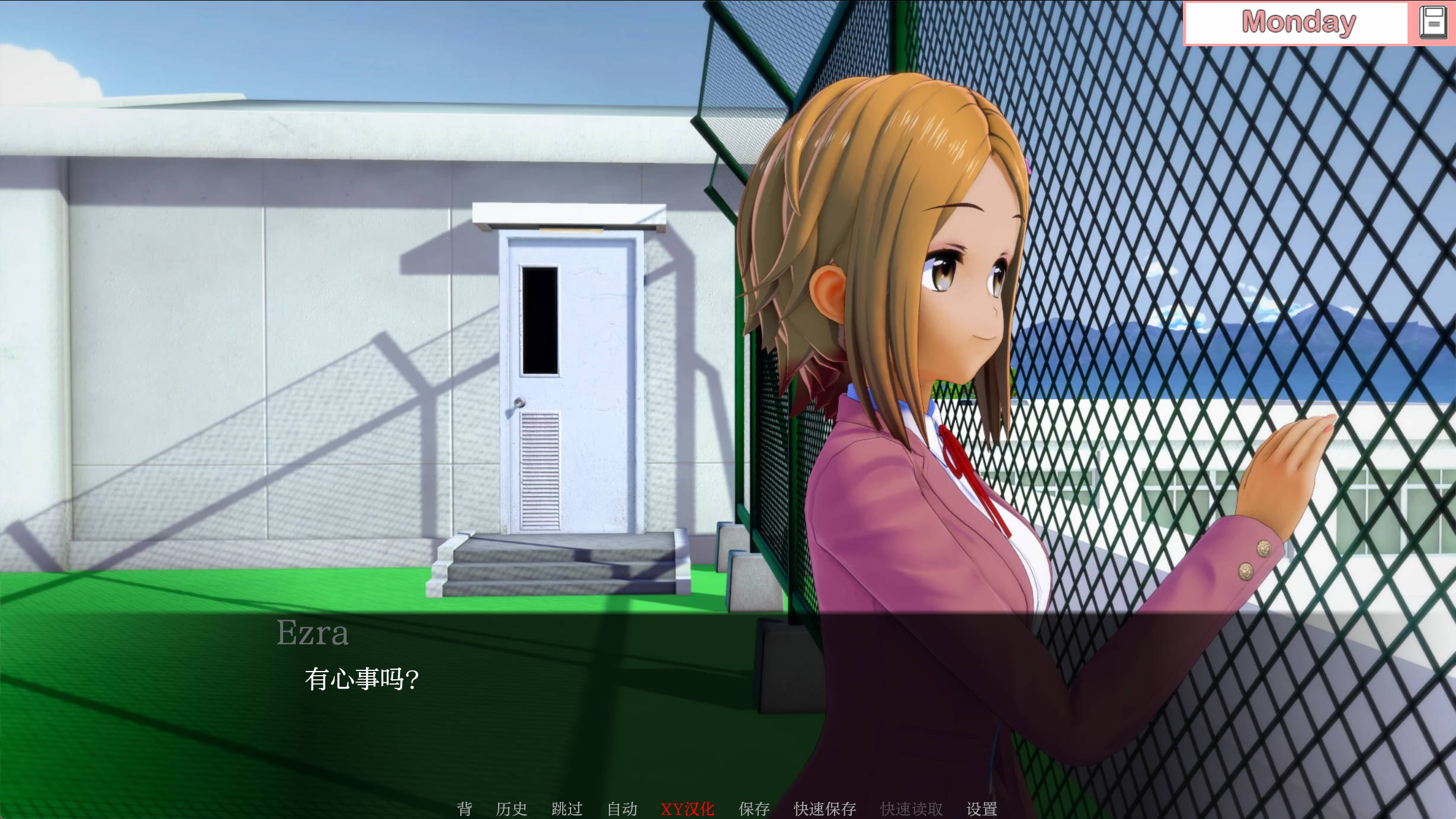Open game settings via 设置
Screen dimensions: 1456x819
pyautogui.click(x=983, y=808)
